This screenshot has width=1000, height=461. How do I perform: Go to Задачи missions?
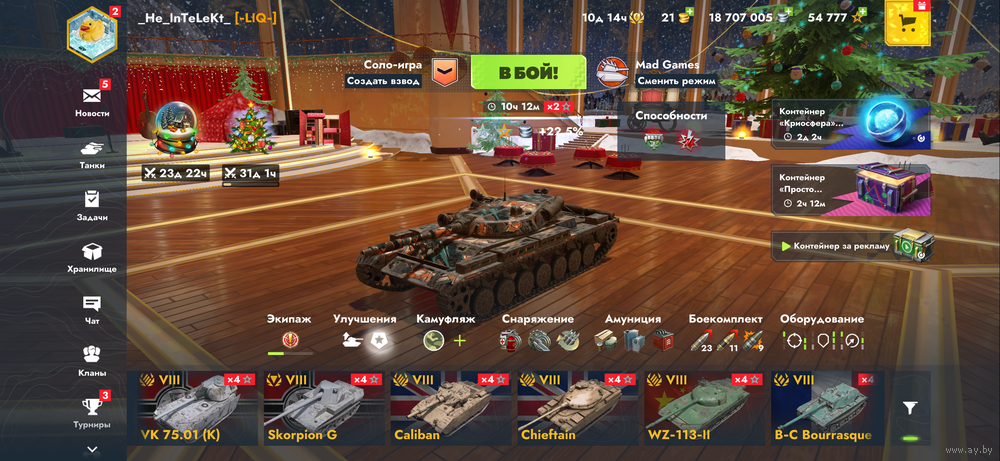pos(92,205)
